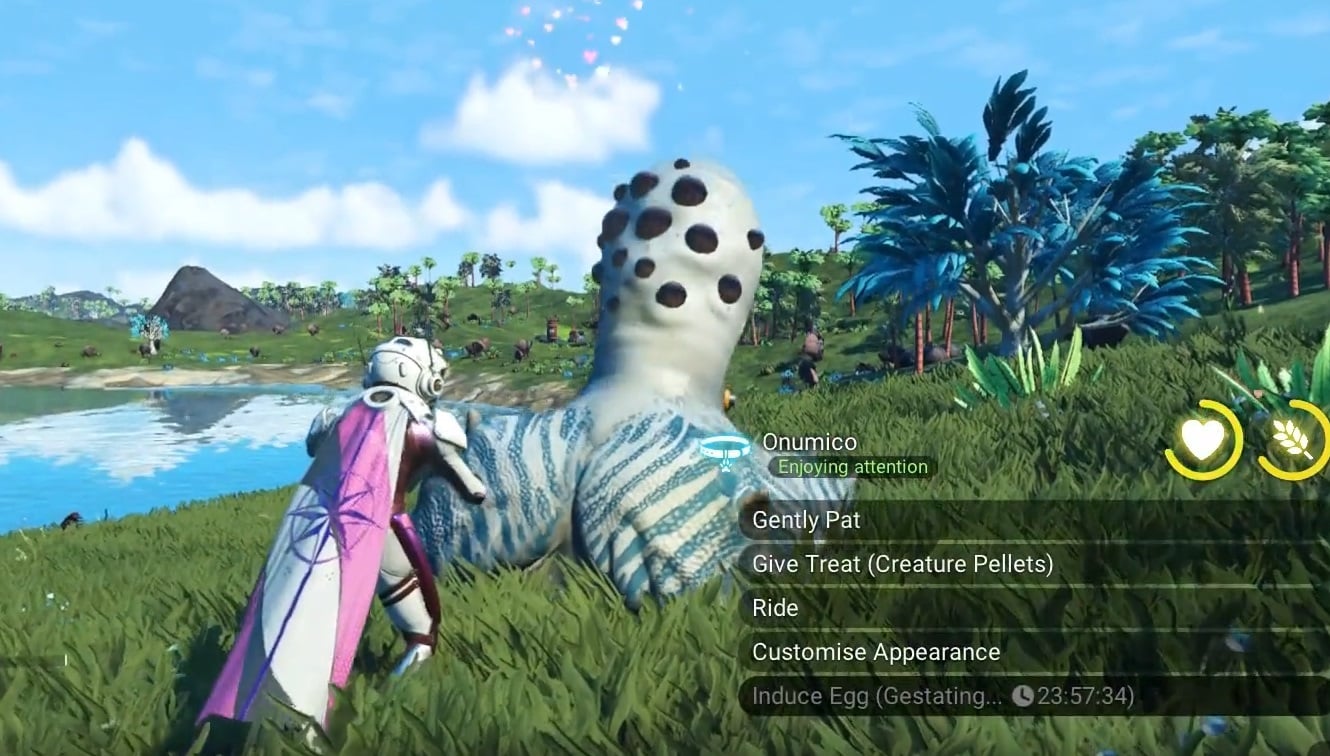The height and width of the screenshot is (756, 1330).
Task: Choose Ride from the companion menu
Action: (x=775, y=607)
